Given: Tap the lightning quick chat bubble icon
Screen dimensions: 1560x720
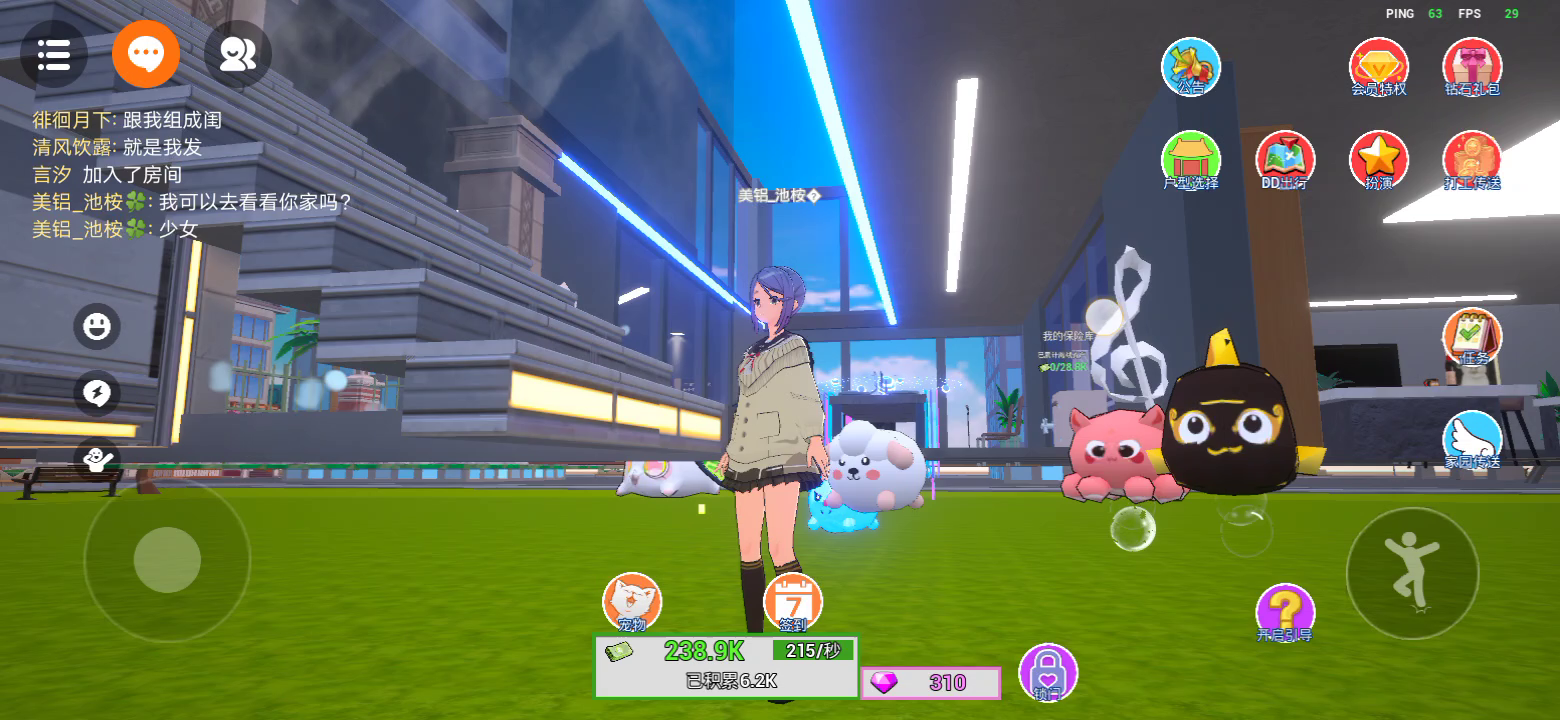Looking at the screenshot, I should [x=97, y=394].
